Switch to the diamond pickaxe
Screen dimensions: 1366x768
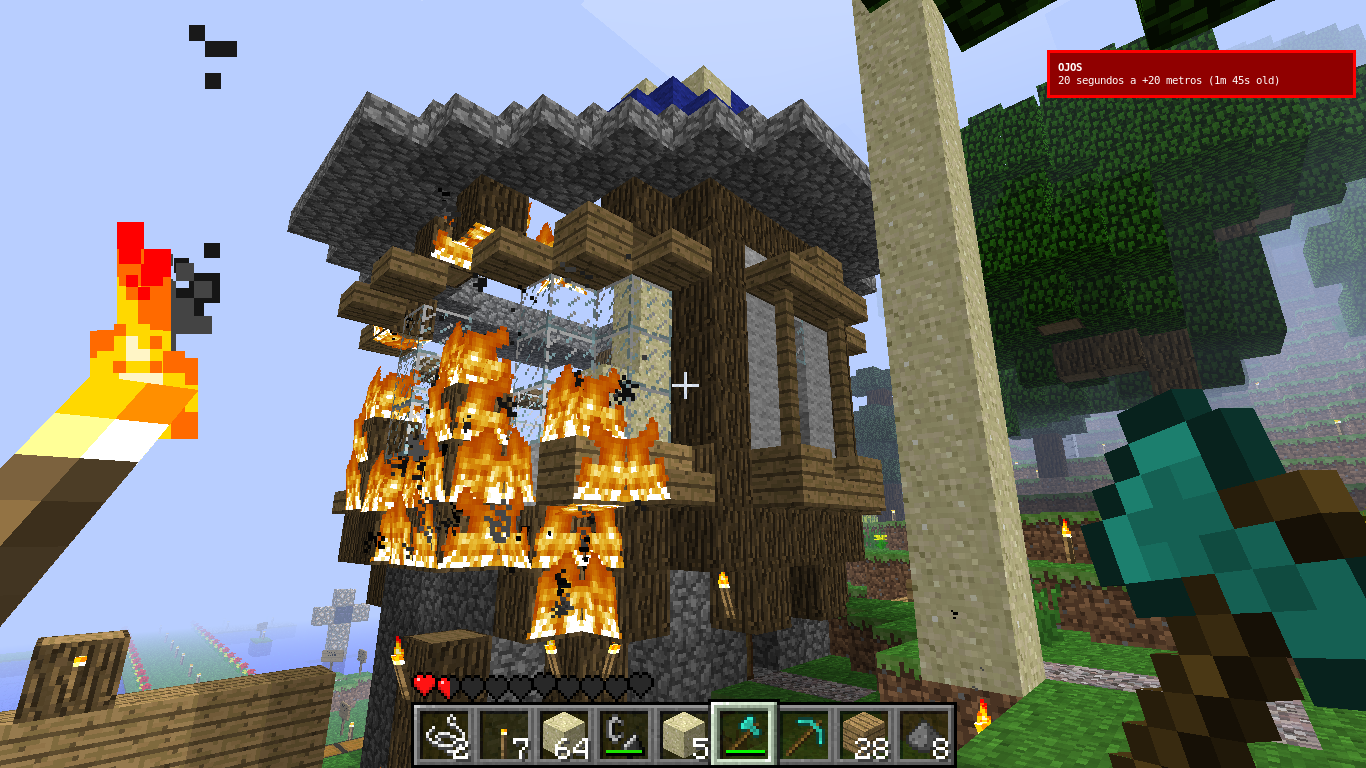pyautogui.click(x=804, y=735)
